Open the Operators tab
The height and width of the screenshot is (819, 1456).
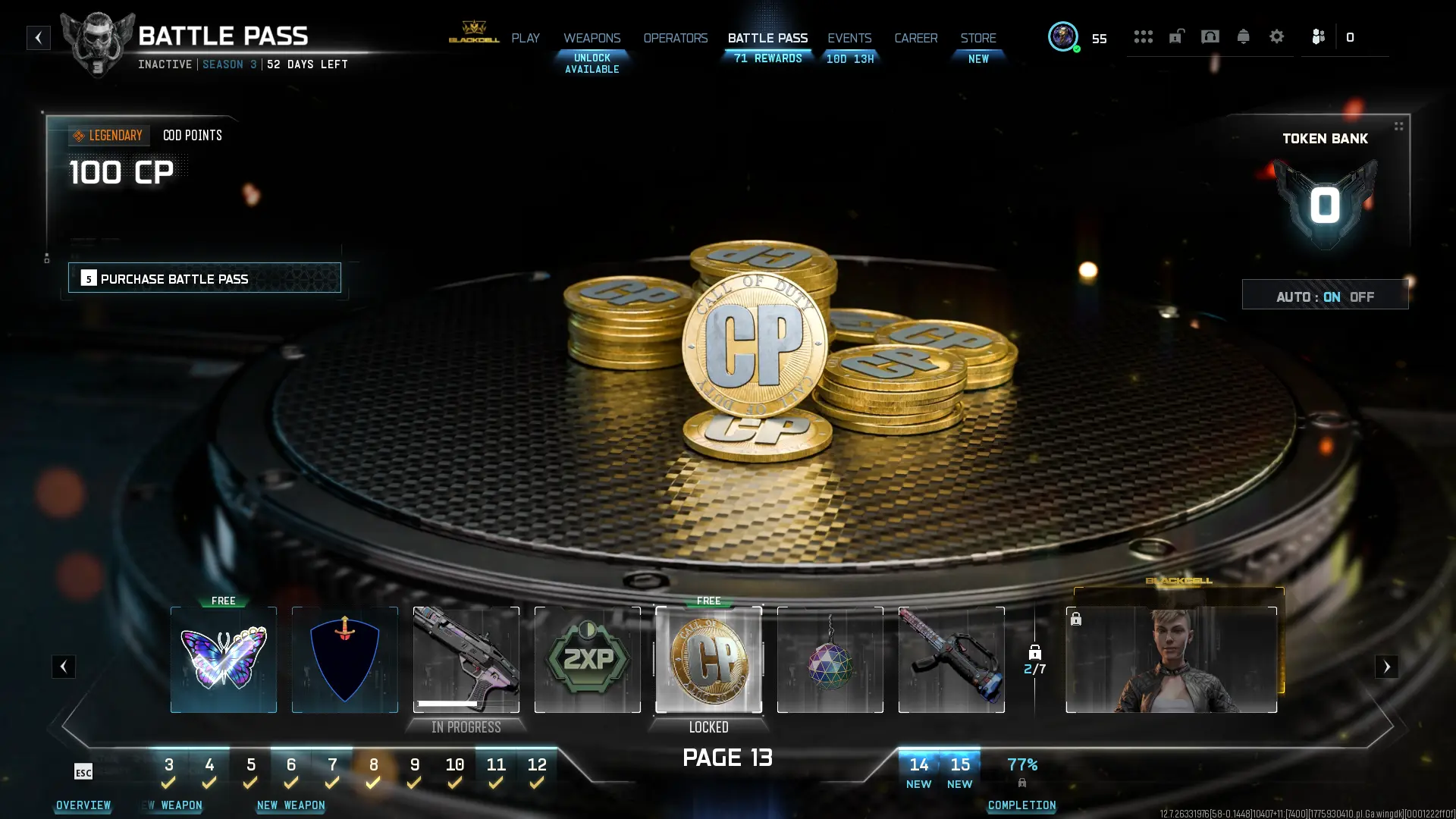pyautogui.click(x=675, y=38)
